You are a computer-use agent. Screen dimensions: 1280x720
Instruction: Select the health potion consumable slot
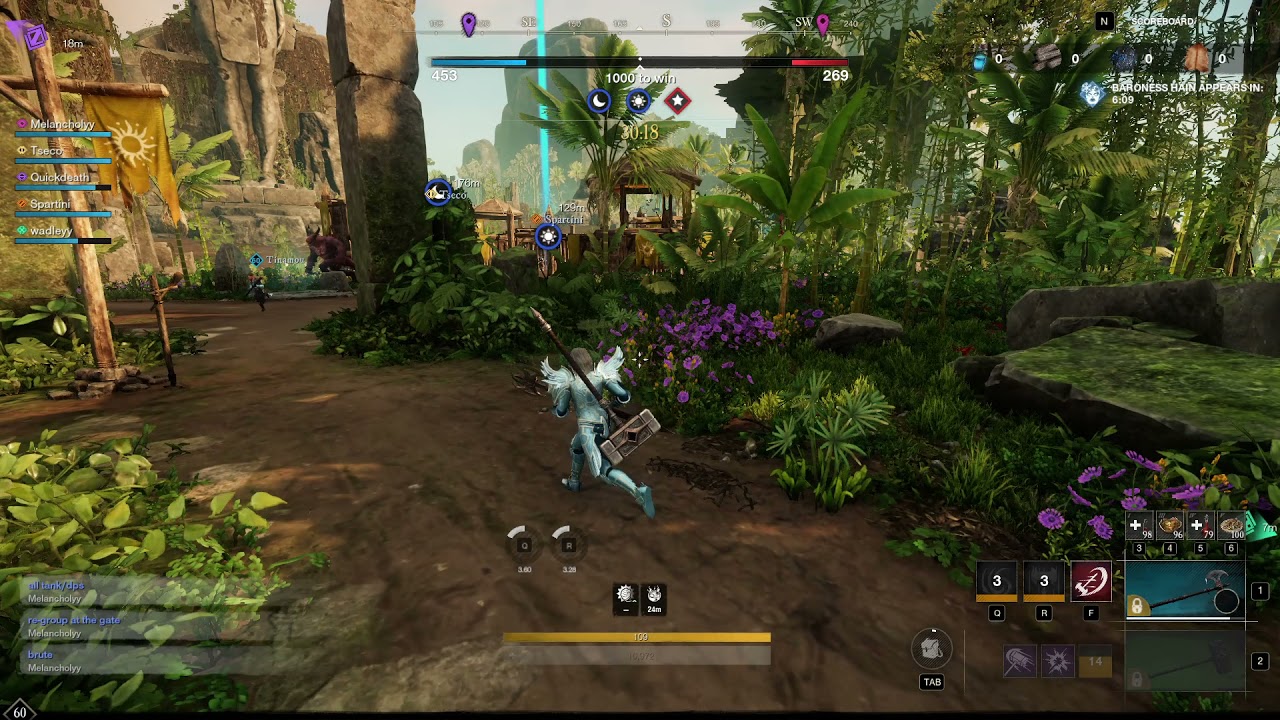[x=1140, y=527]
